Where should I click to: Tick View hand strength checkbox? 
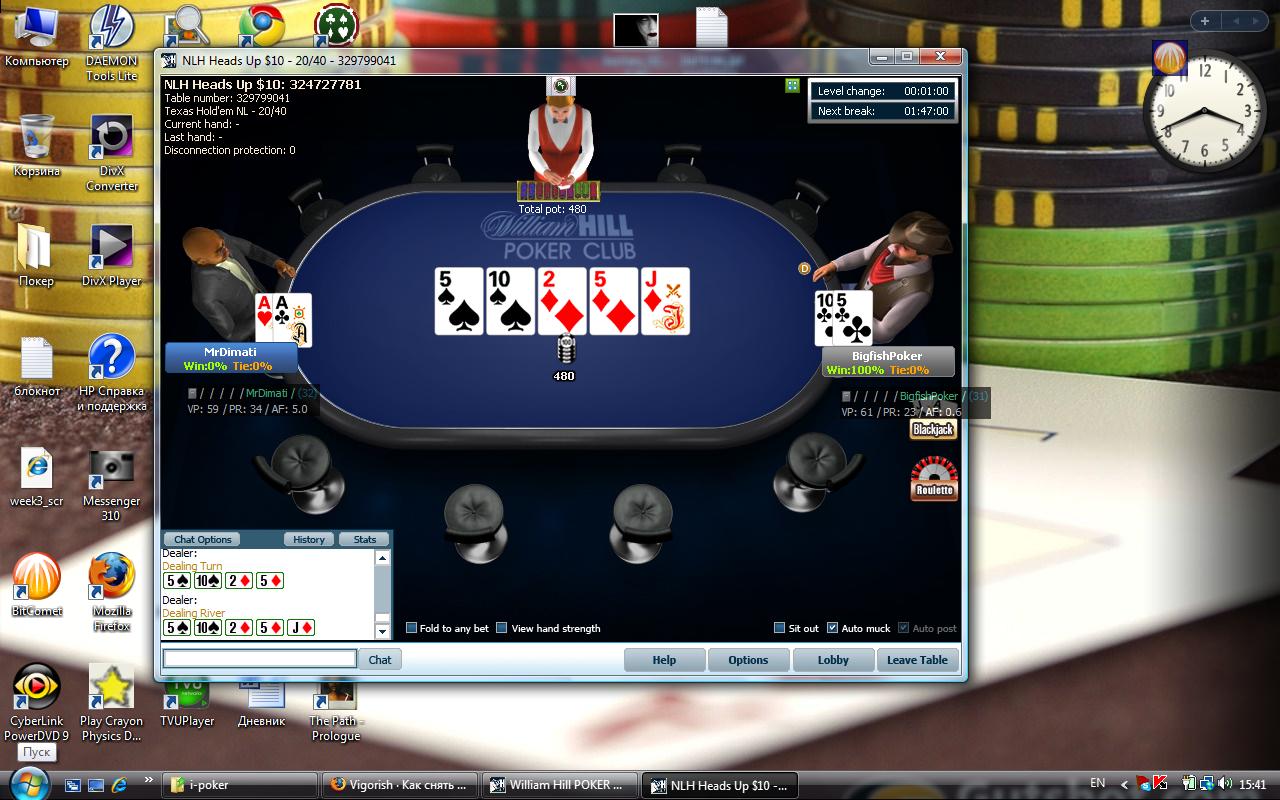pyautogui.click(x=502, y=628)
